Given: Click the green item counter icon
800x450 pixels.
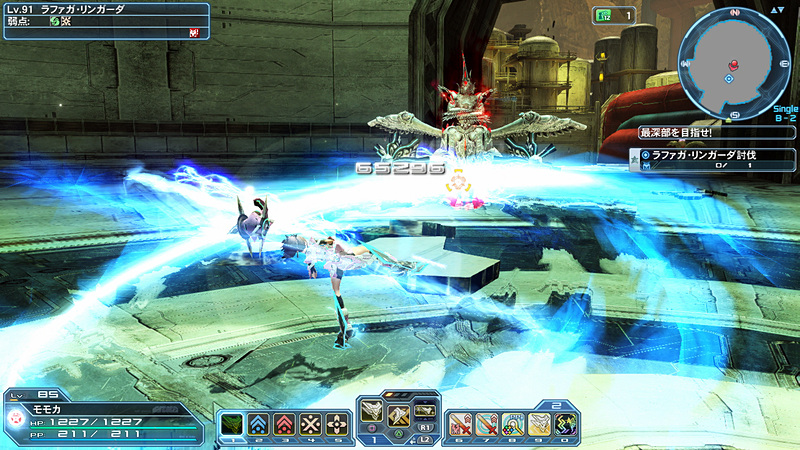Looking at the screenshot, I should coord(602,15).
